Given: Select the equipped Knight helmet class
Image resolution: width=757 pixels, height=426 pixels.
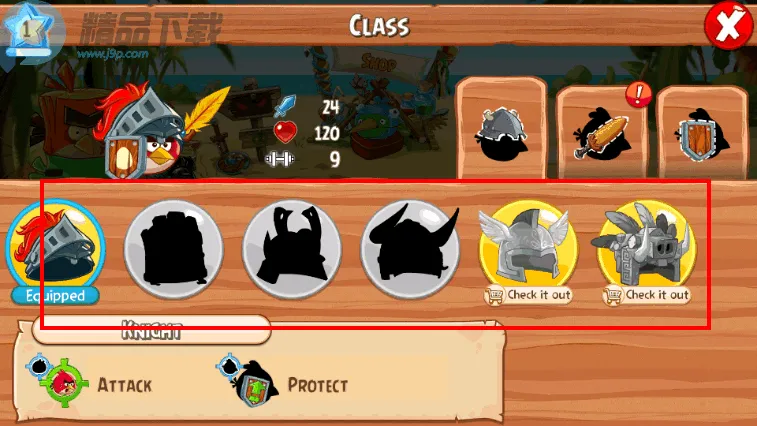Looking at the screenshot, I should coord(55,244).
